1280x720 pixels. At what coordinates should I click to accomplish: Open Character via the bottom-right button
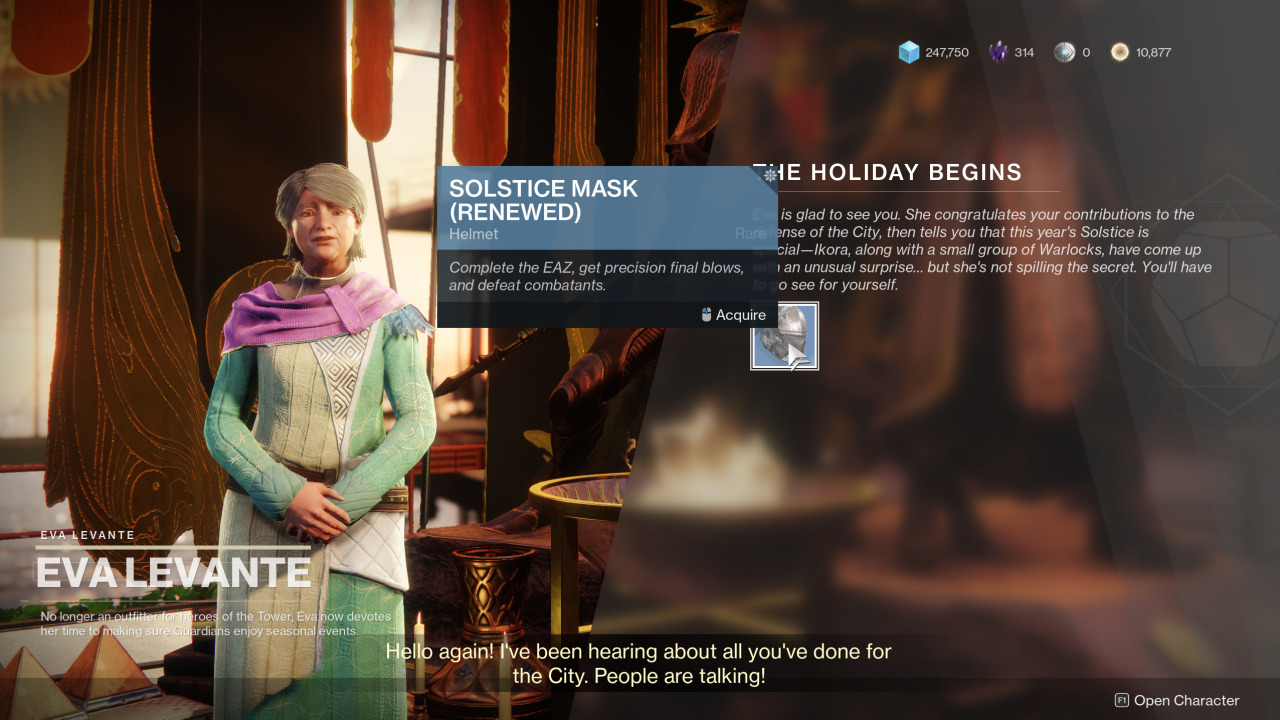[x=1185, y=700]
